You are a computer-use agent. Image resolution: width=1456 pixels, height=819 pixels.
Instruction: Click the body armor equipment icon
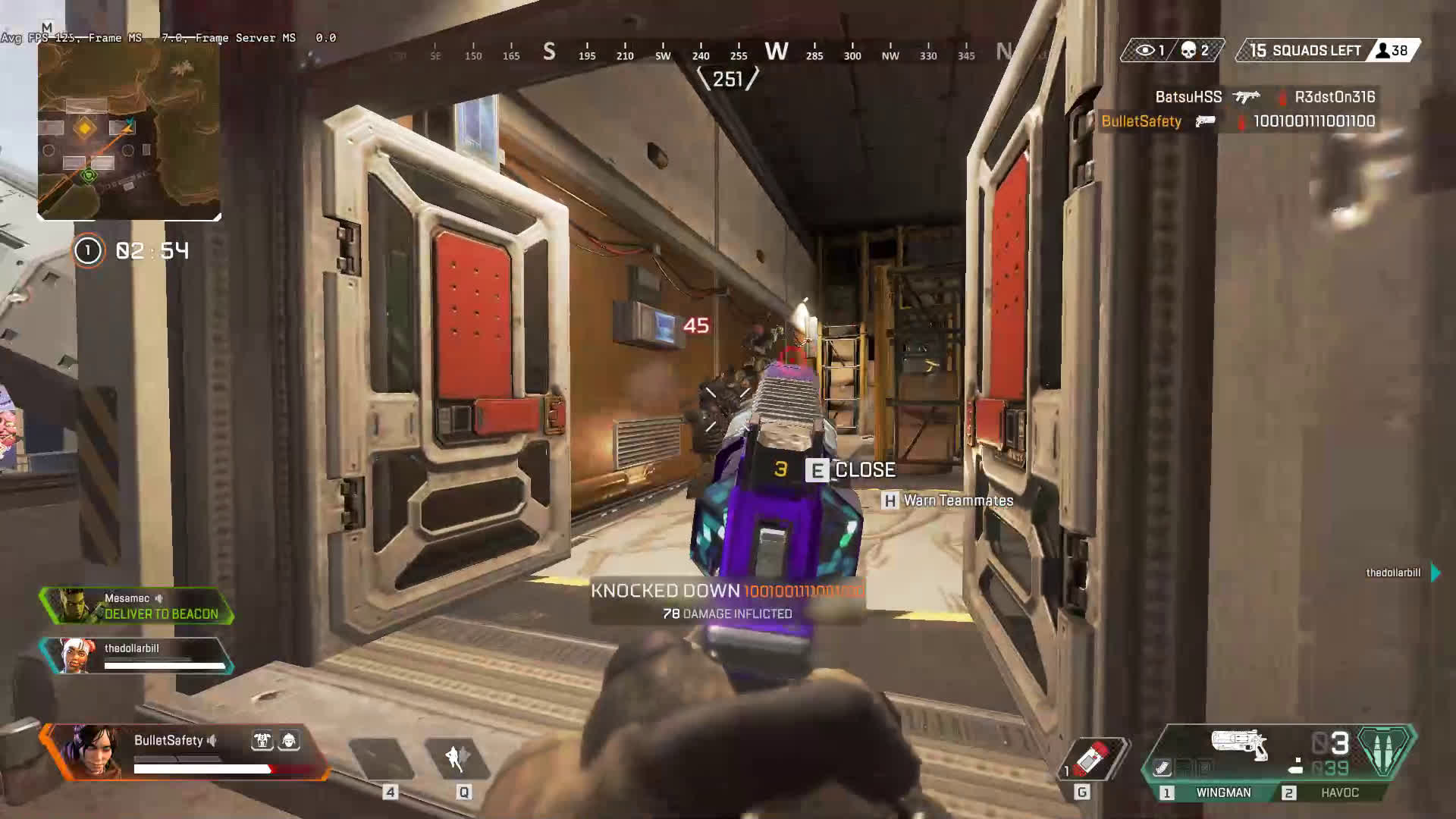pyautogui.click(x=262, y=741)
